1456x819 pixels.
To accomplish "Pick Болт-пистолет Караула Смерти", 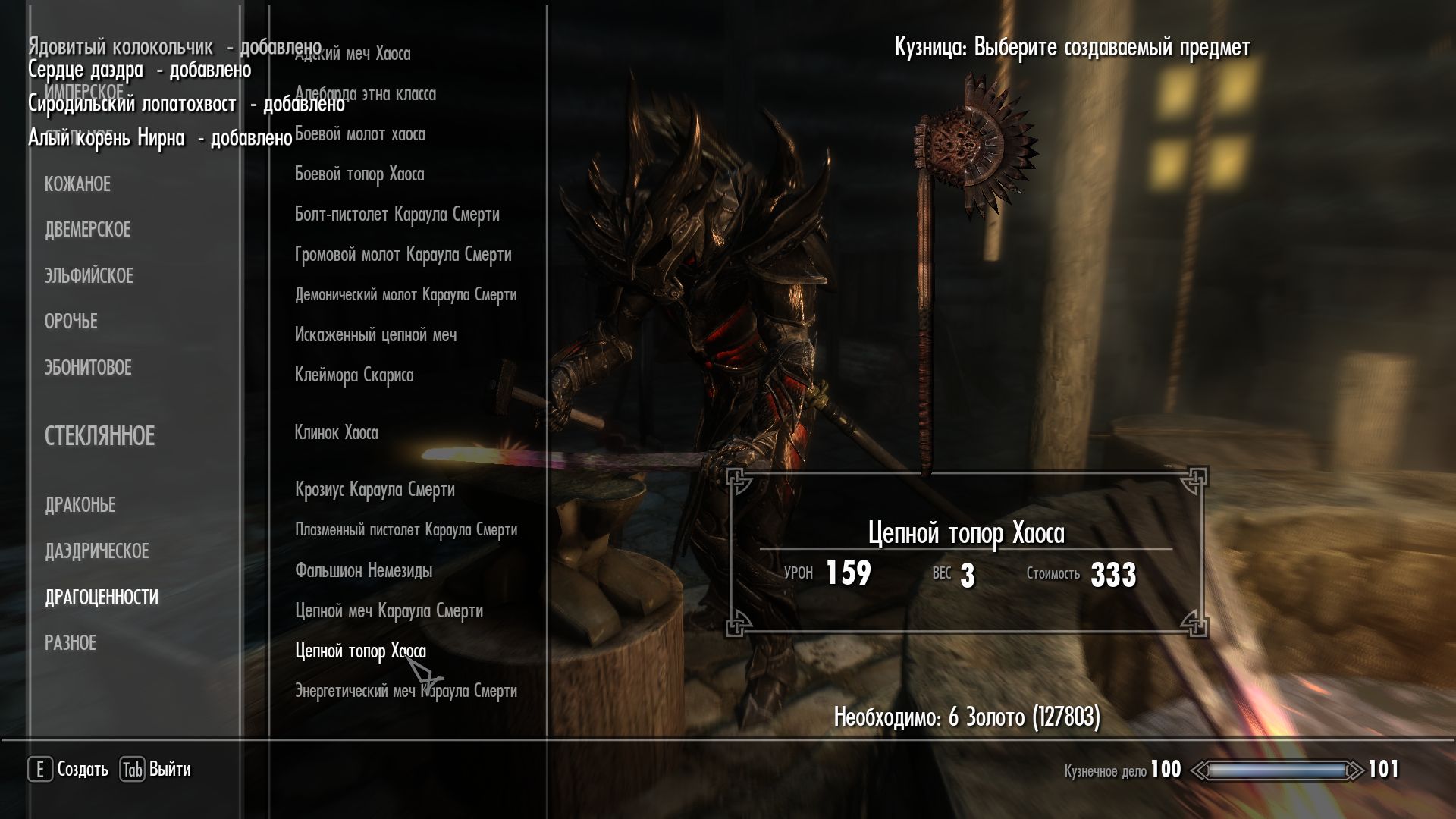I will tap(397, 215).
